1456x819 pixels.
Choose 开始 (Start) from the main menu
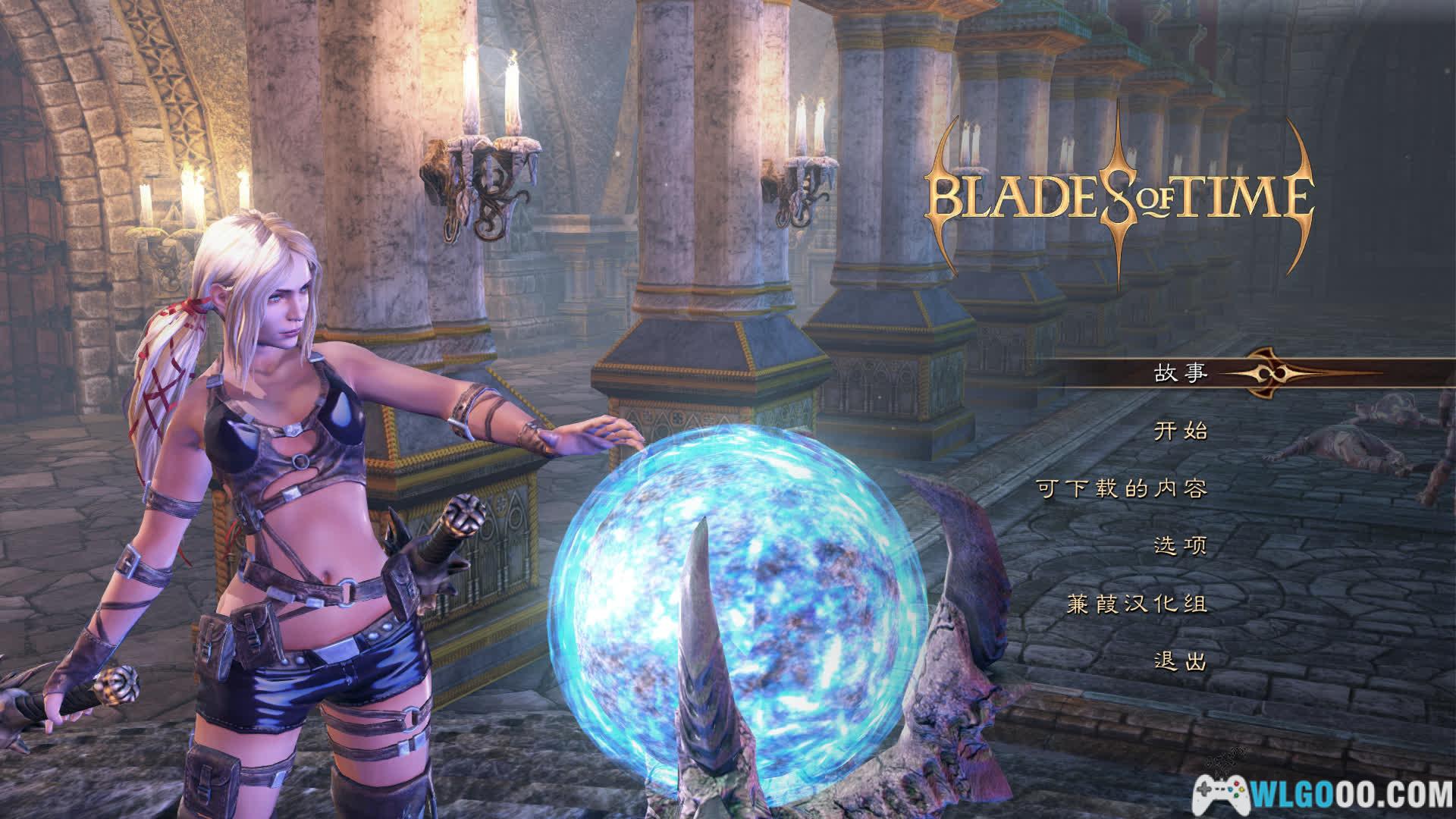(1180, 431)
